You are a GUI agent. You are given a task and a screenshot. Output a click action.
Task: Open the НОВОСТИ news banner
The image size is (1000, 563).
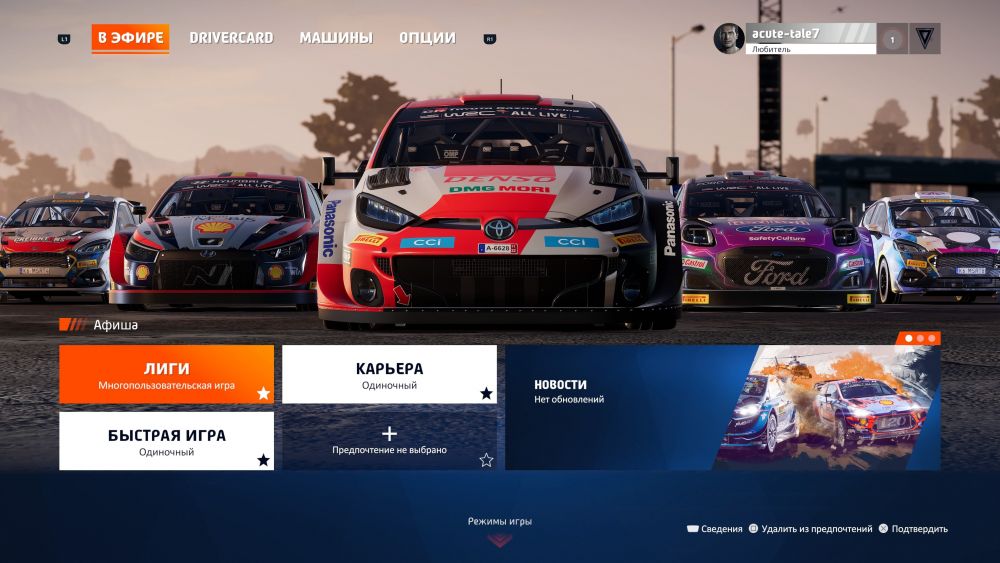coord(722,407)
